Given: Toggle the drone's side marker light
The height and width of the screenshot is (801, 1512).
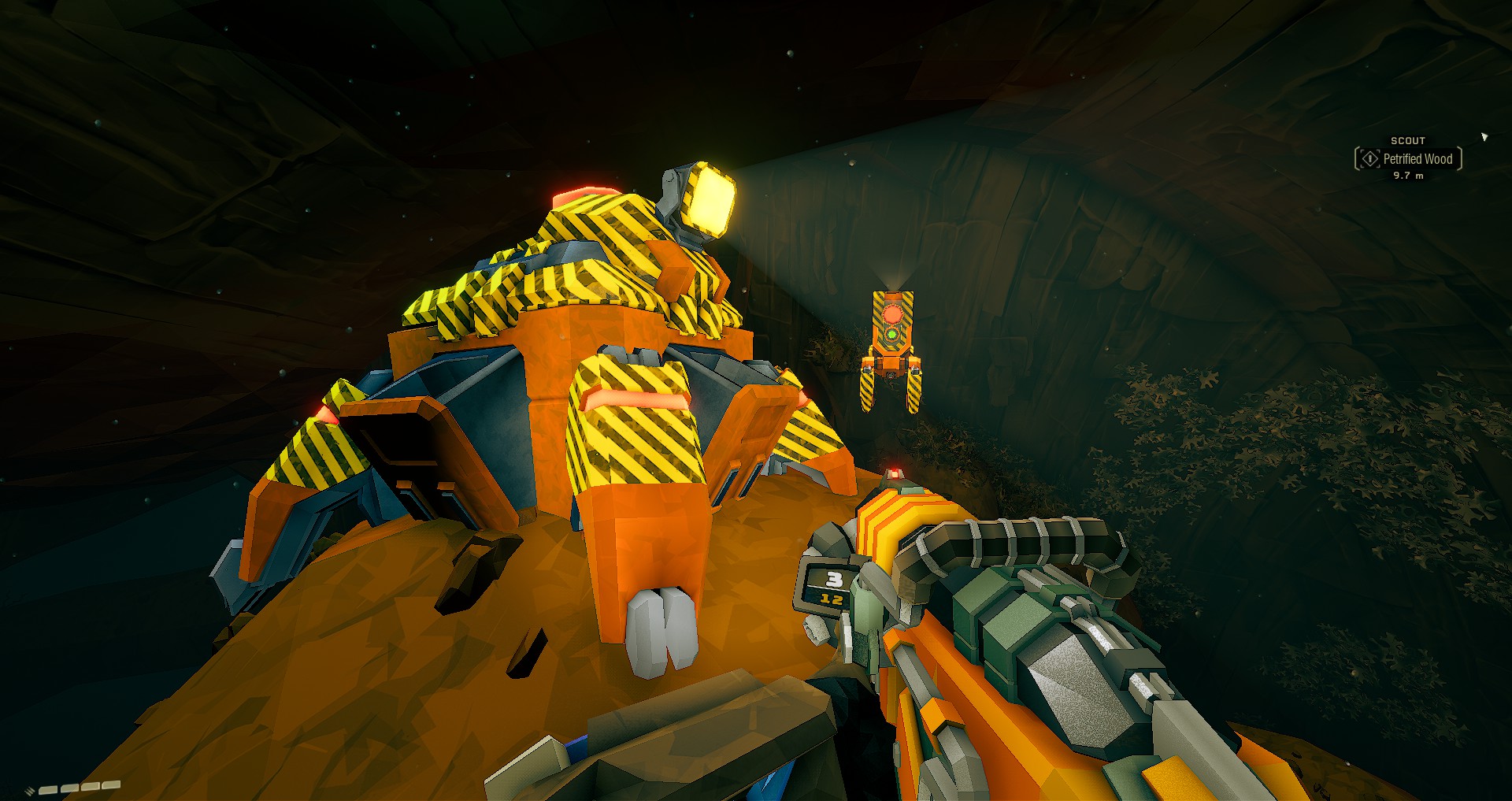Looking at the screenshot, I should (x=868, y=369).
